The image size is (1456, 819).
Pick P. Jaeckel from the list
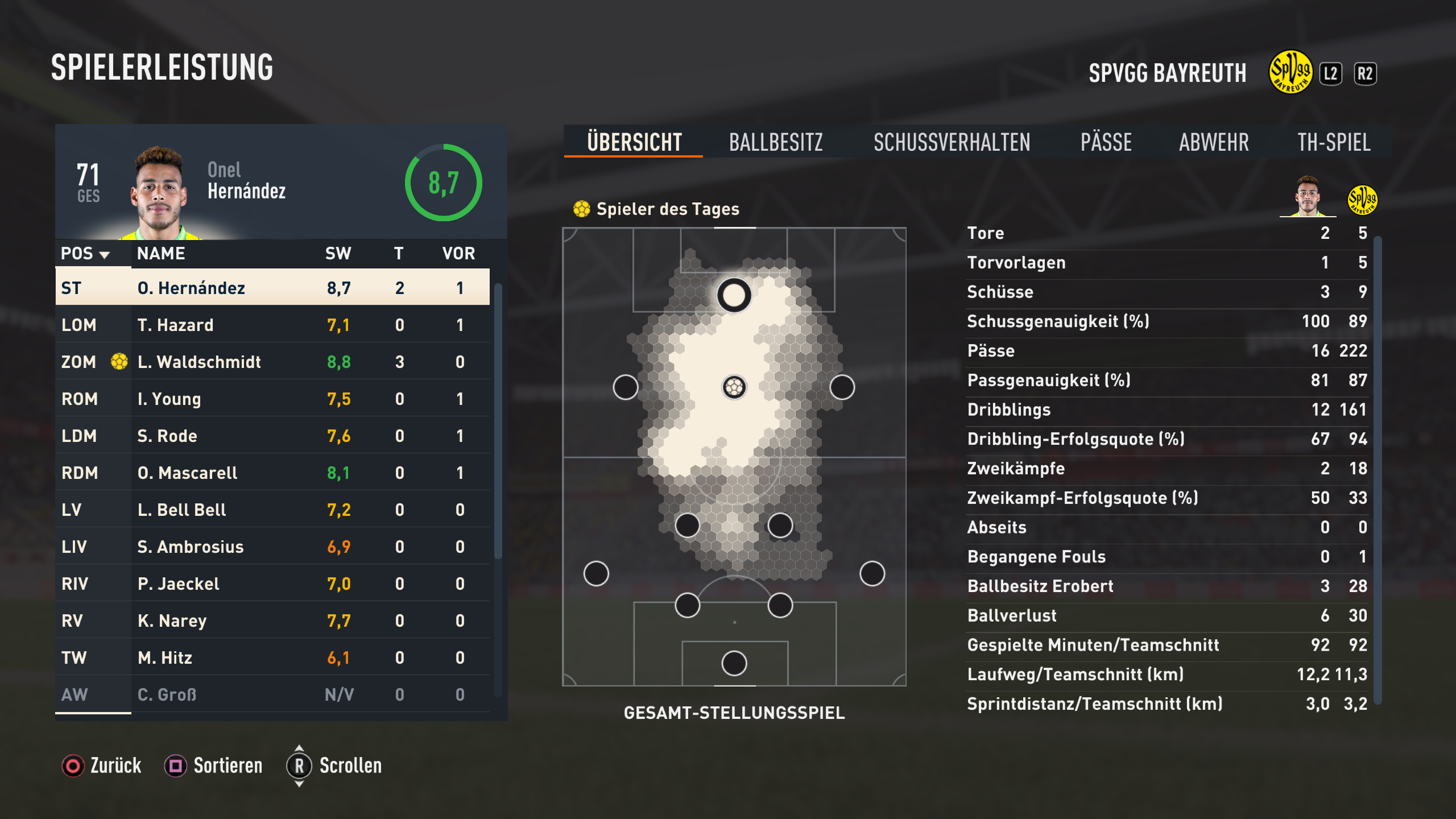(x=272, y=584)
